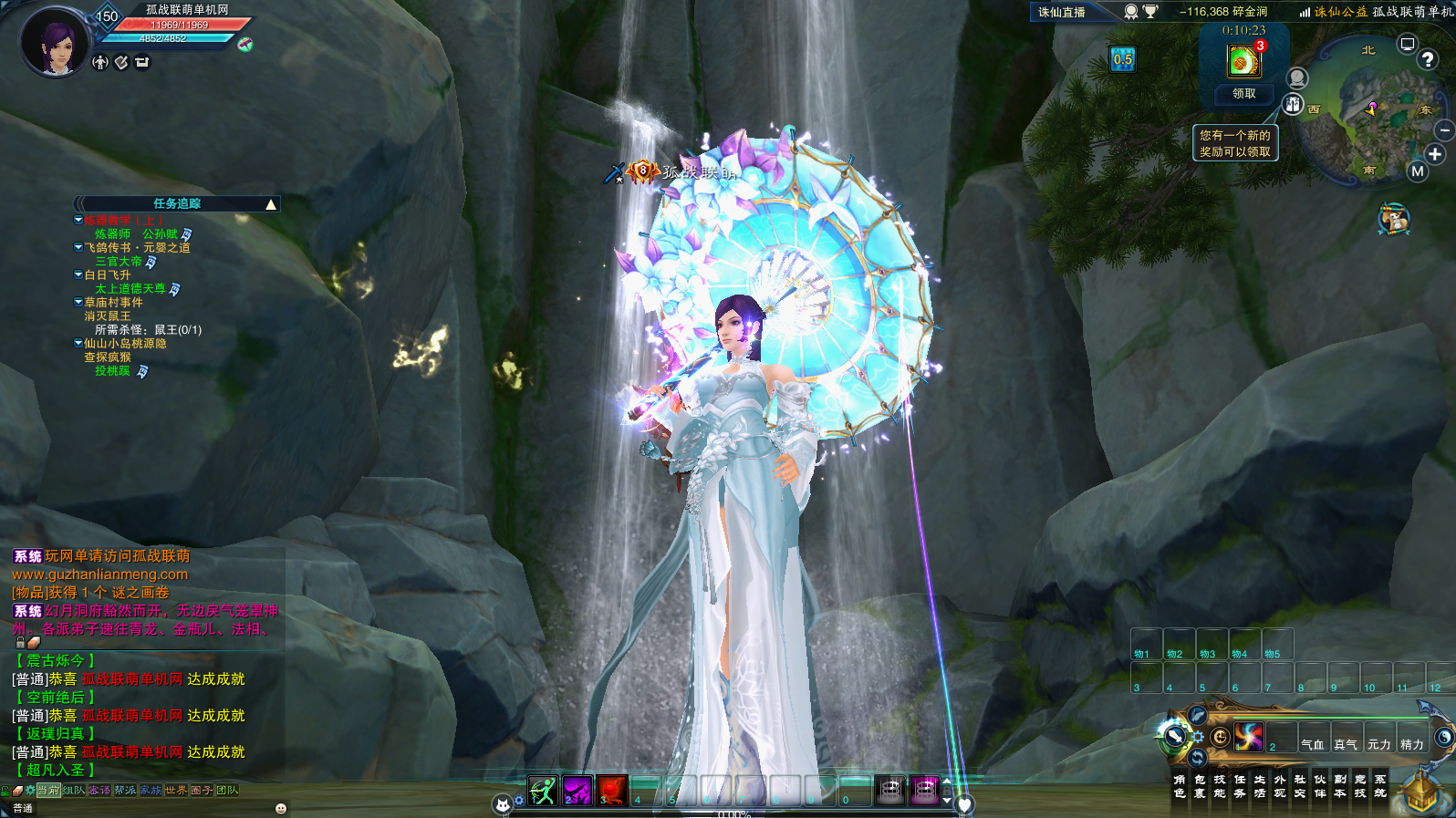Collapse the 任务追踪 quest tracker panel
Image resolution: width=1456 pixels, height=818 pixels.
271,204
